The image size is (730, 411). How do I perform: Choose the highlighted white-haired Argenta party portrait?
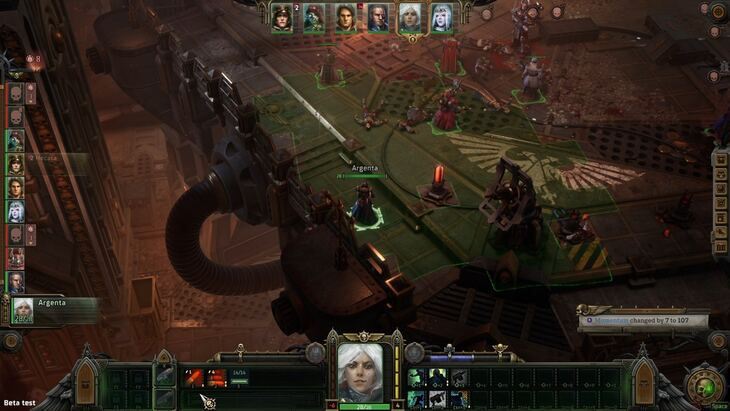tap(410, 18)
